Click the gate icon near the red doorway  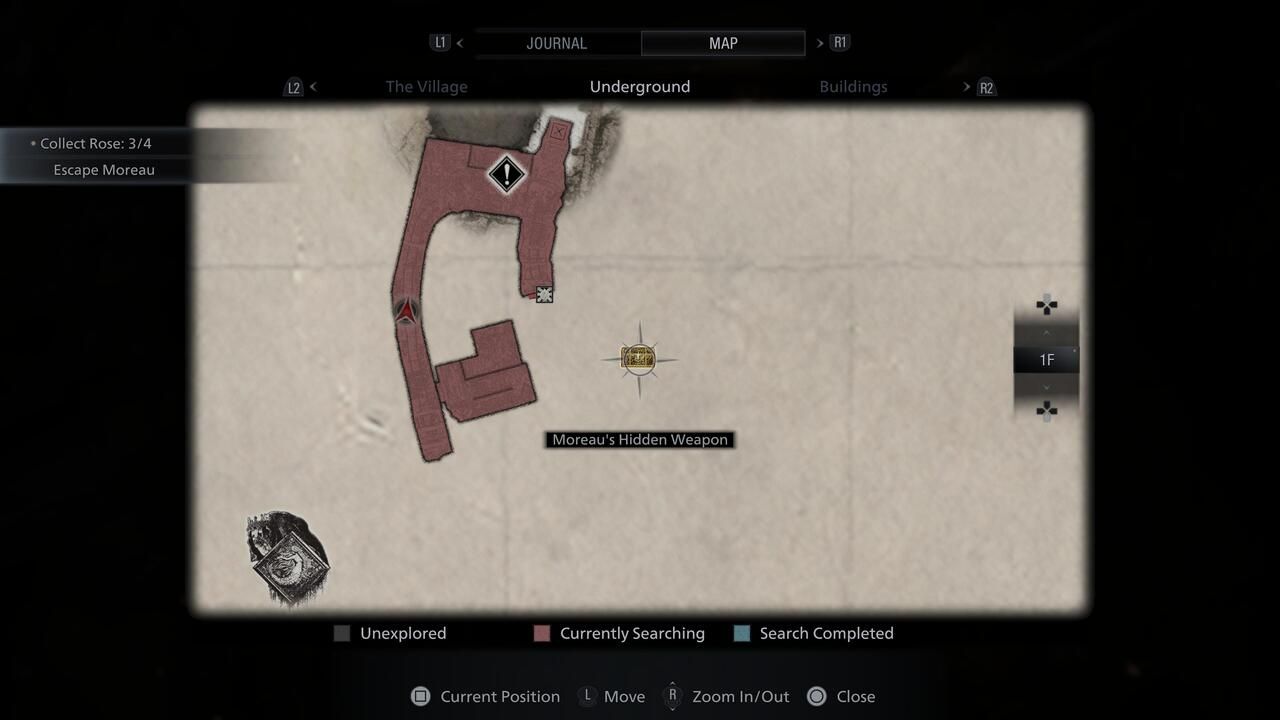click(544, 294)
